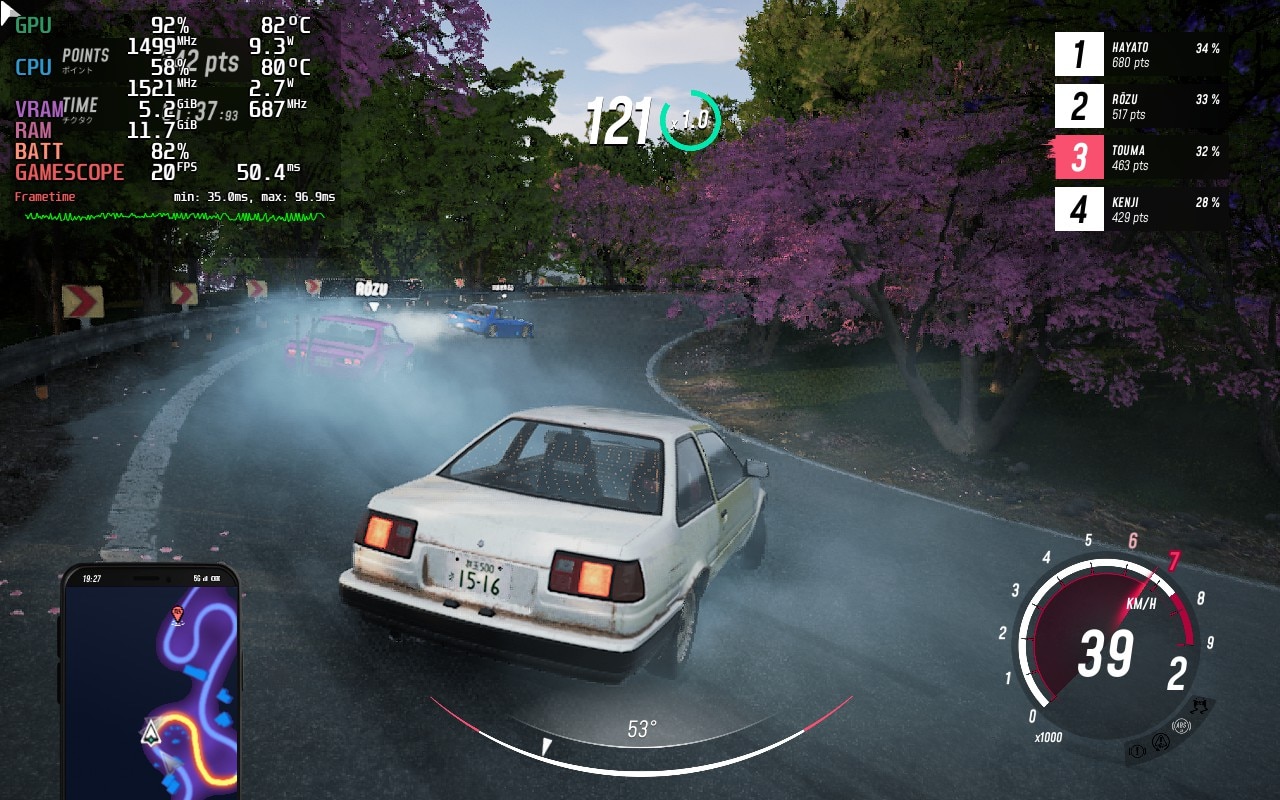Viewport: 1280px width, 800px height.
Task: Click the handbrake exclamation indicator icon
Action: [1137, 749]
